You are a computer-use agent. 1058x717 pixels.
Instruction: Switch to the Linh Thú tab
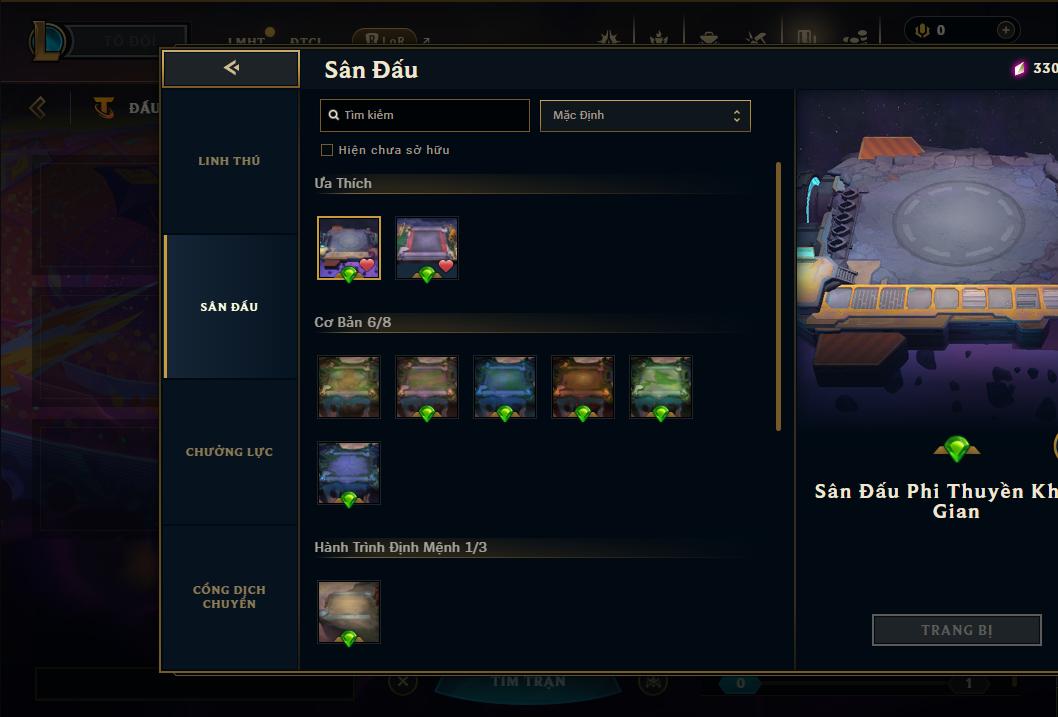(x=229, y=161)
